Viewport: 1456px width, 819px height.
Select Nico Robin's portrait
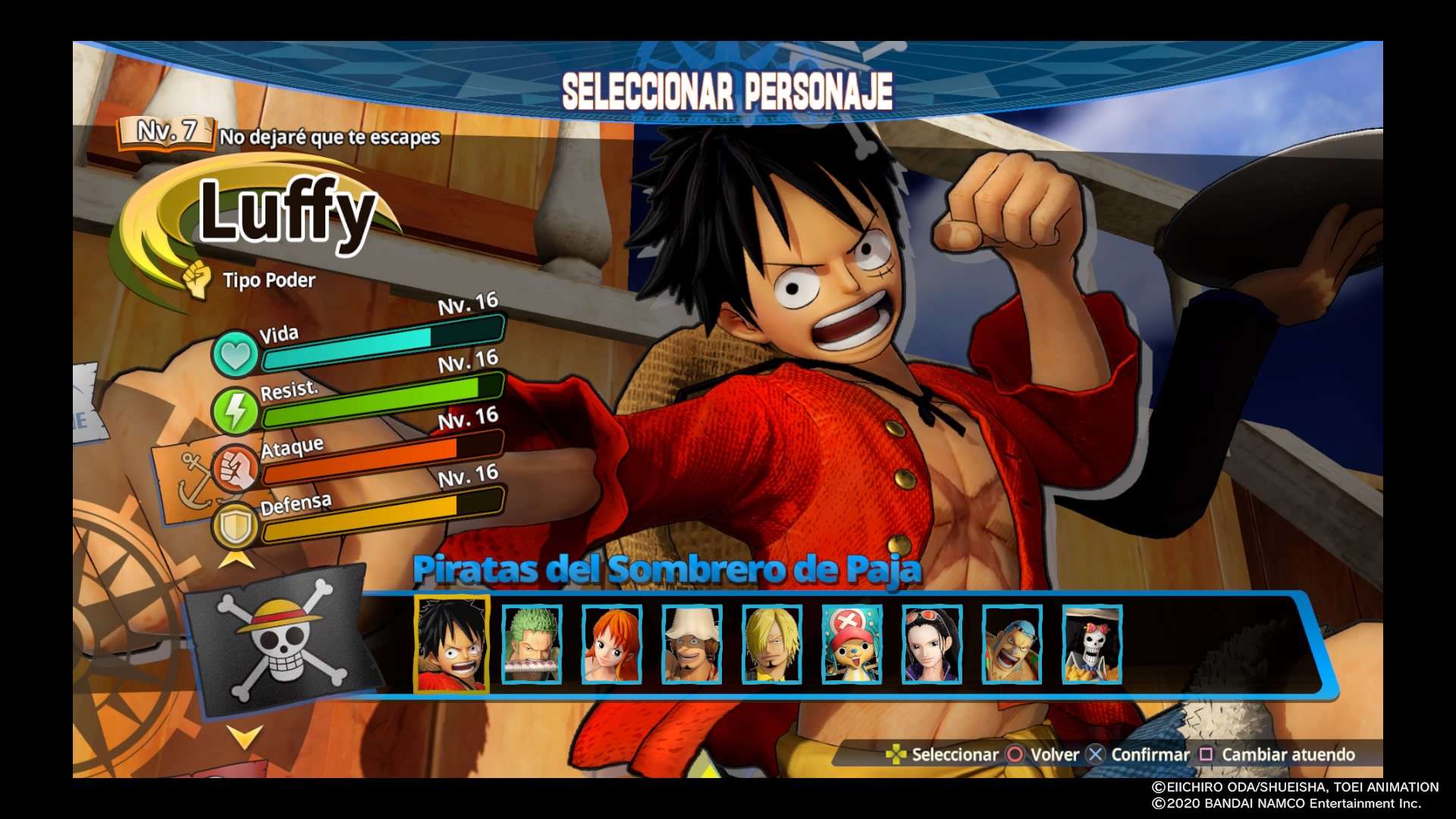tap(931, 644)
